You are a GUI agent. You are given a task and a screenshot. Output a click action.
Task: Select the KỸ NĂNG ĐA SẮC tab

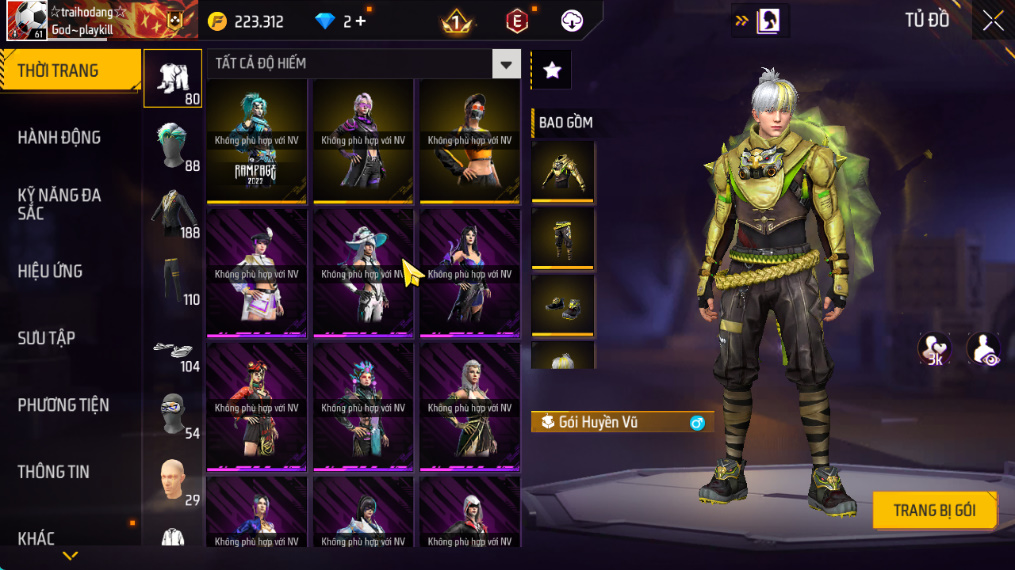tap(60, 204)
